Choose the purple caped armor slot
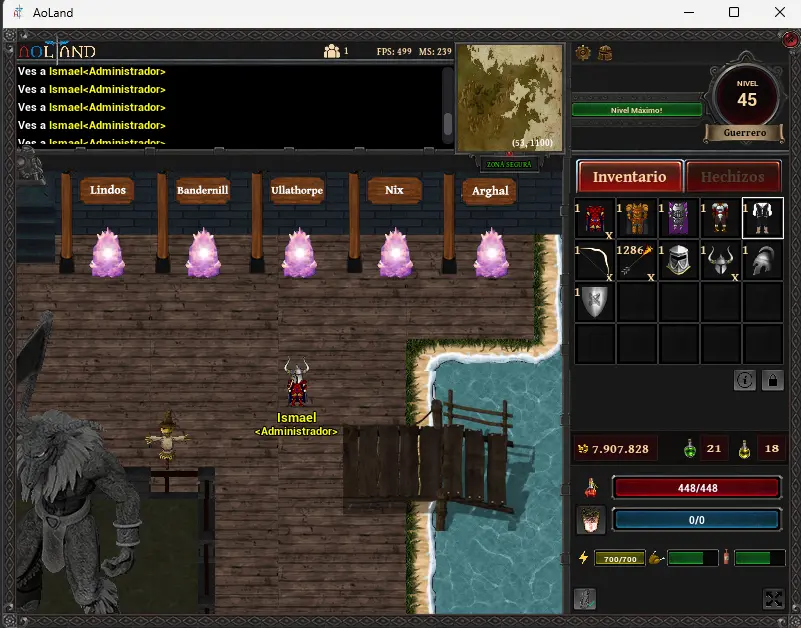Viewport: 801px width, 628px height. click(679, 218)
